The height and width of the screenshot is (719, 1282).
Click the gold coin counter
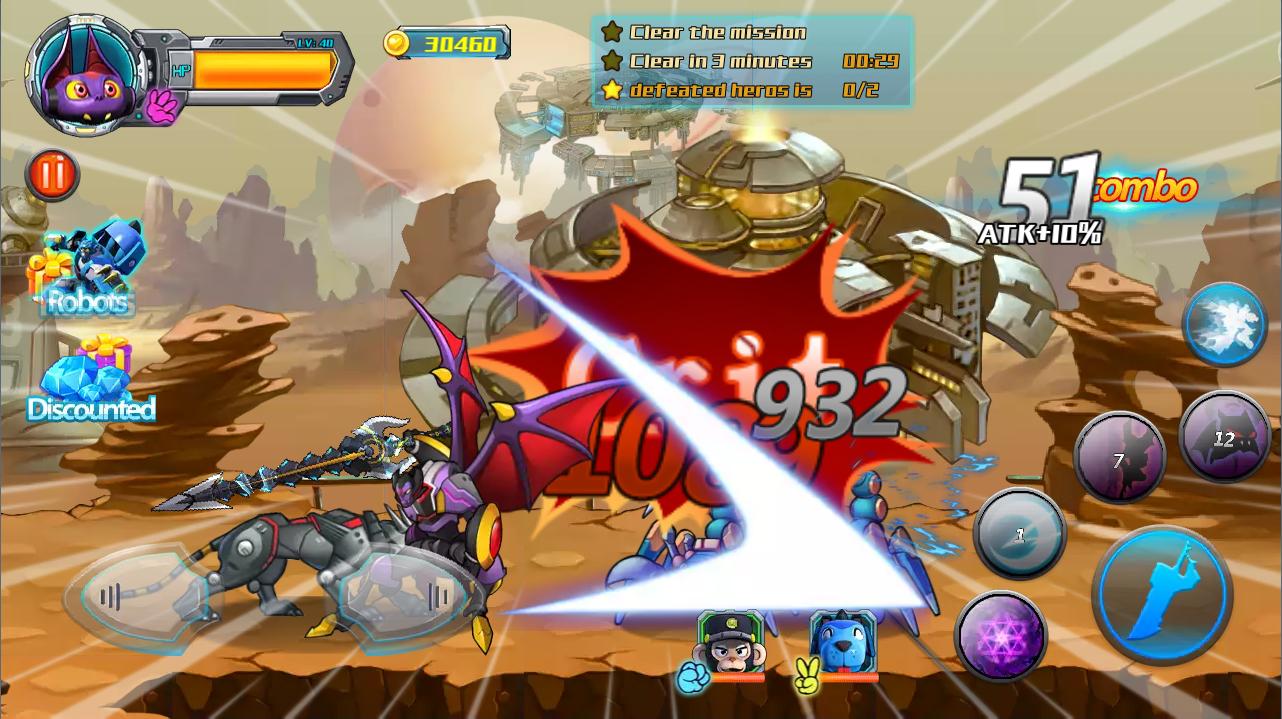[447, 43]
